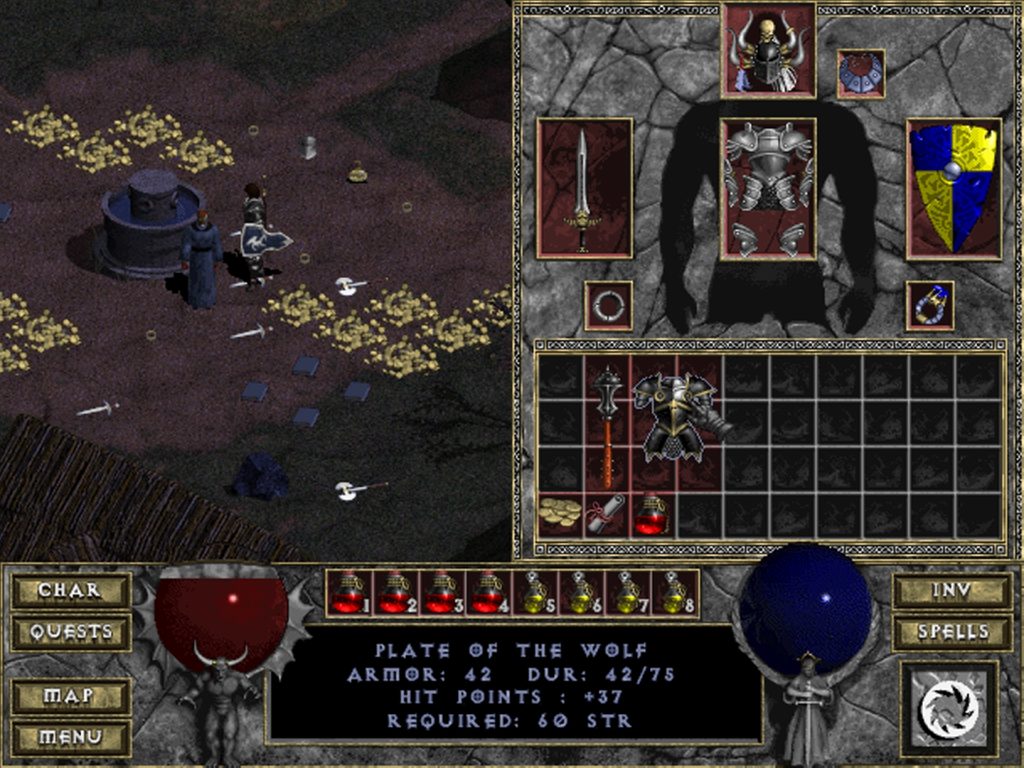Pick up the blue and yellow shield
The height and width of the screenshot is (768, 1024).
(x=953, y=189)
